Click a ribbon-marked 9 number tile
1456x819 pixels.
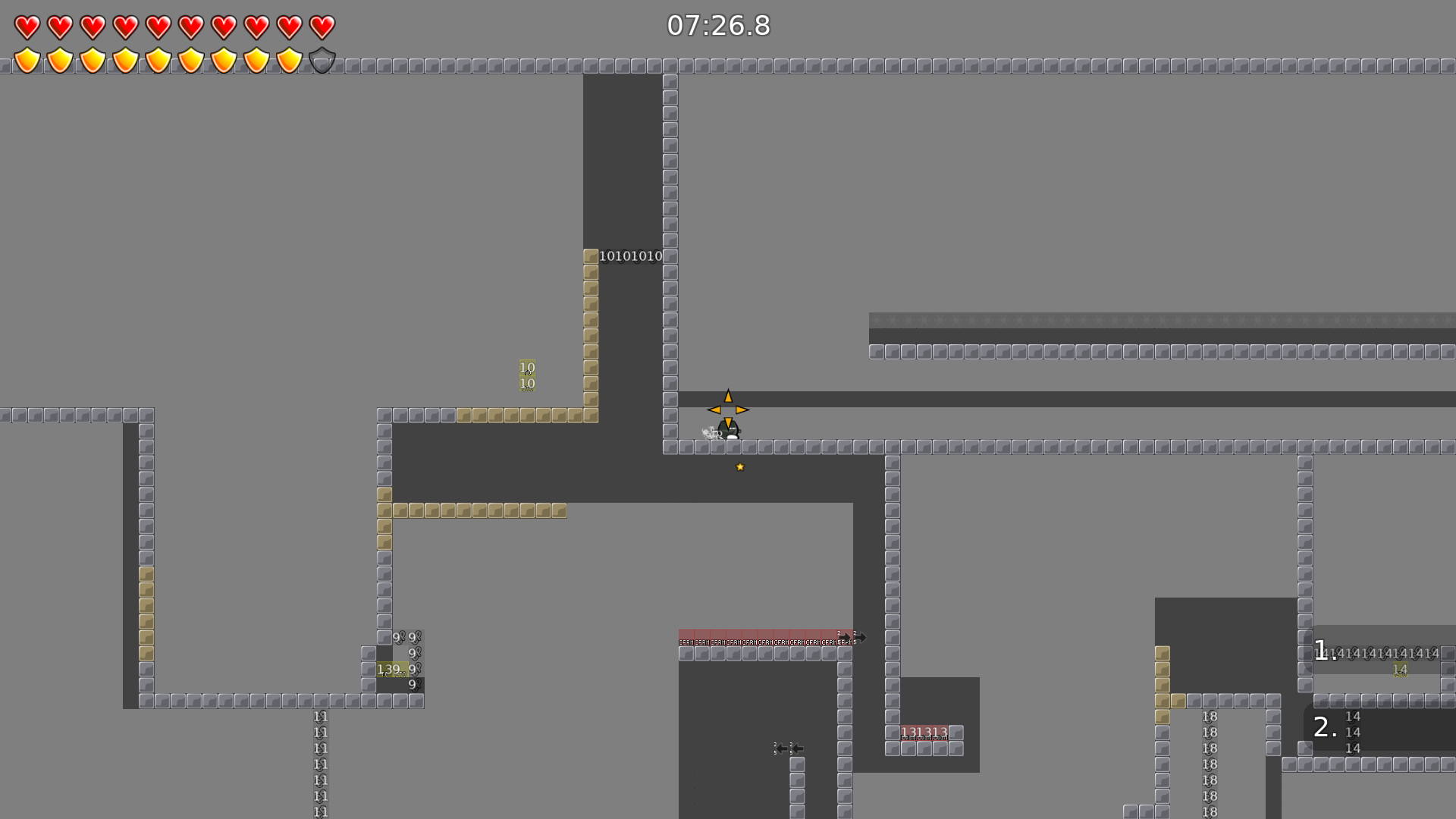pyautogui.click(x=413, y=635)
